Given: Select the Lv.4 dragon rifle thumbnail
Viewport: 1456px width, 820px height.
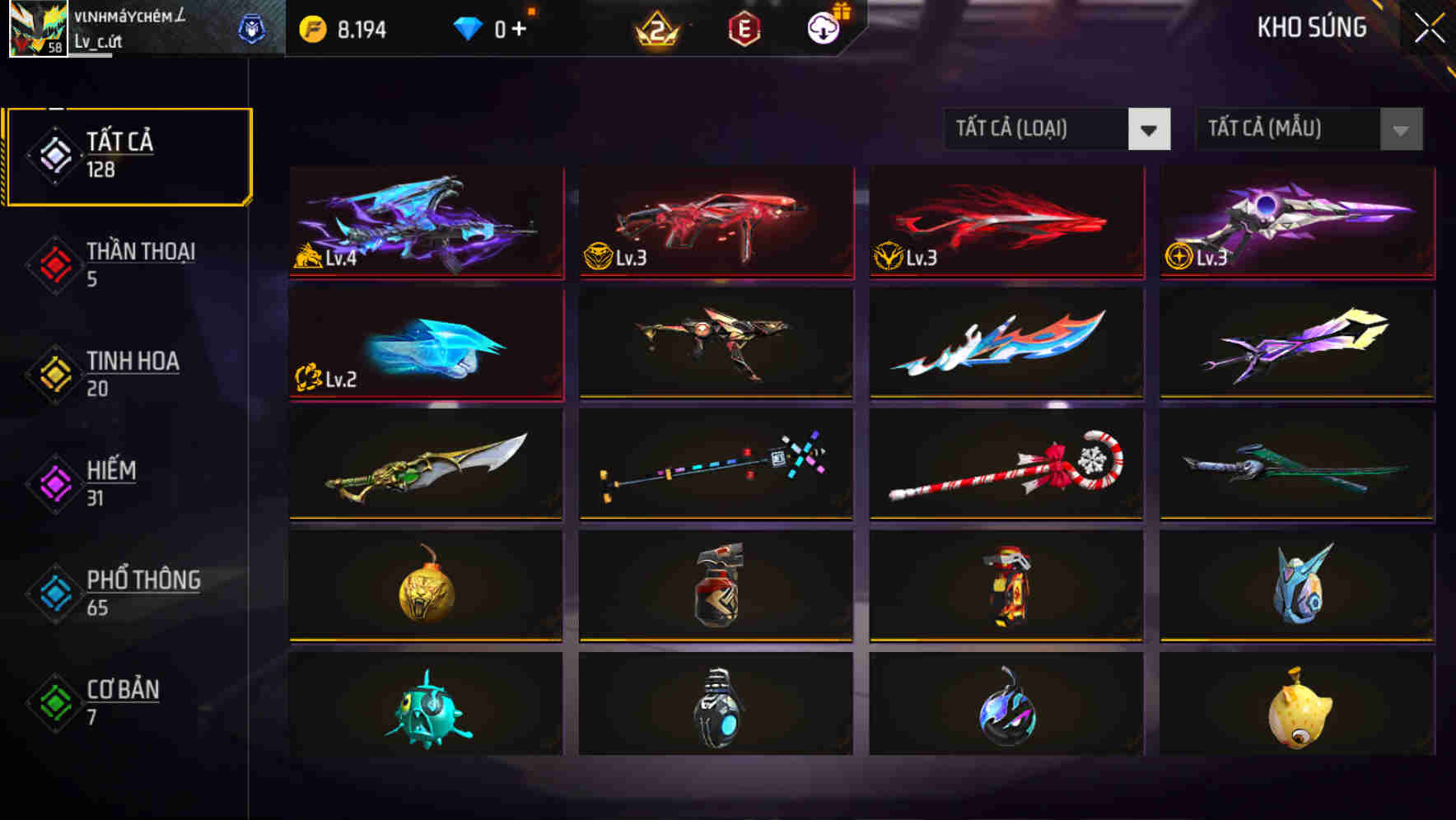Looking at the screenshot, I should (425, 223).
